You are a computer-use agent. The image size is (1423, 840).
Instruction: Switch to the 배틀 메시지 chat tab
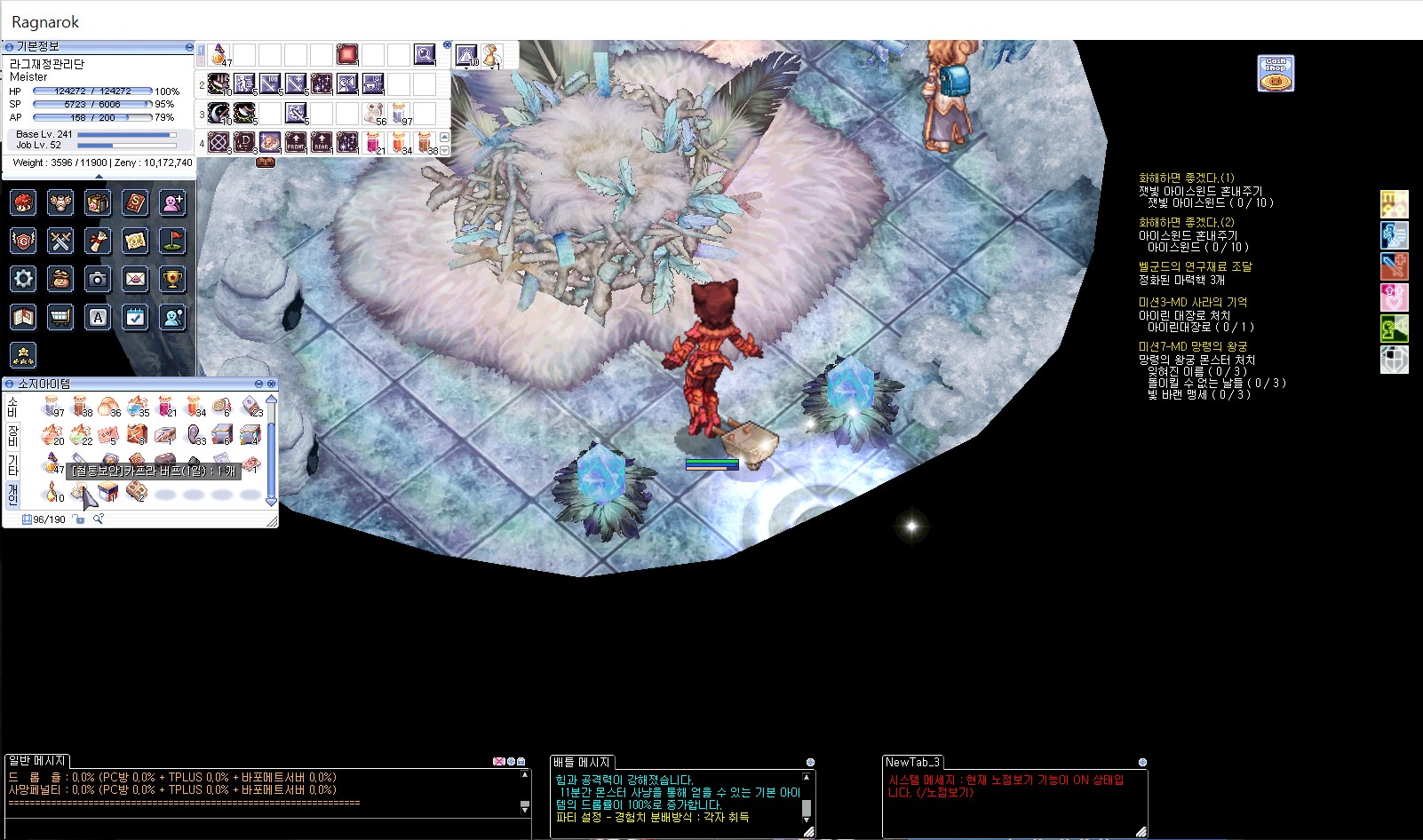point(581,762)
